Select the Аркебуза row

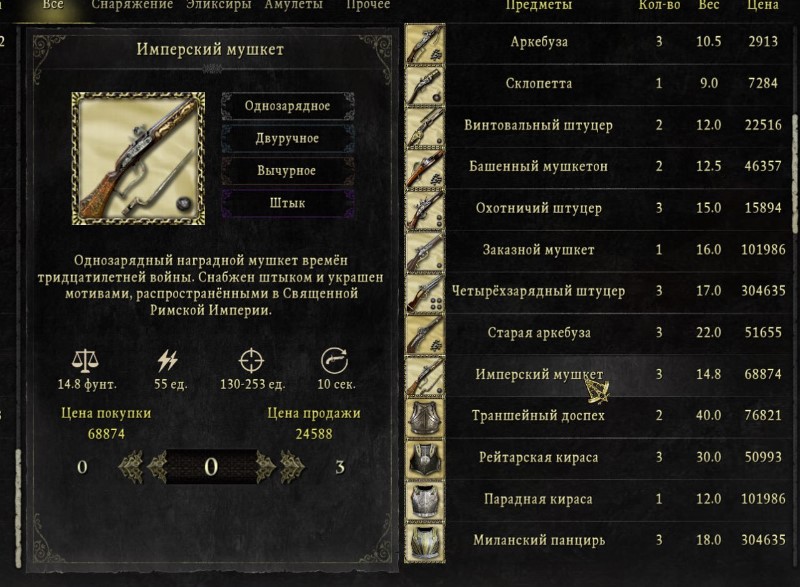(539, 42)
